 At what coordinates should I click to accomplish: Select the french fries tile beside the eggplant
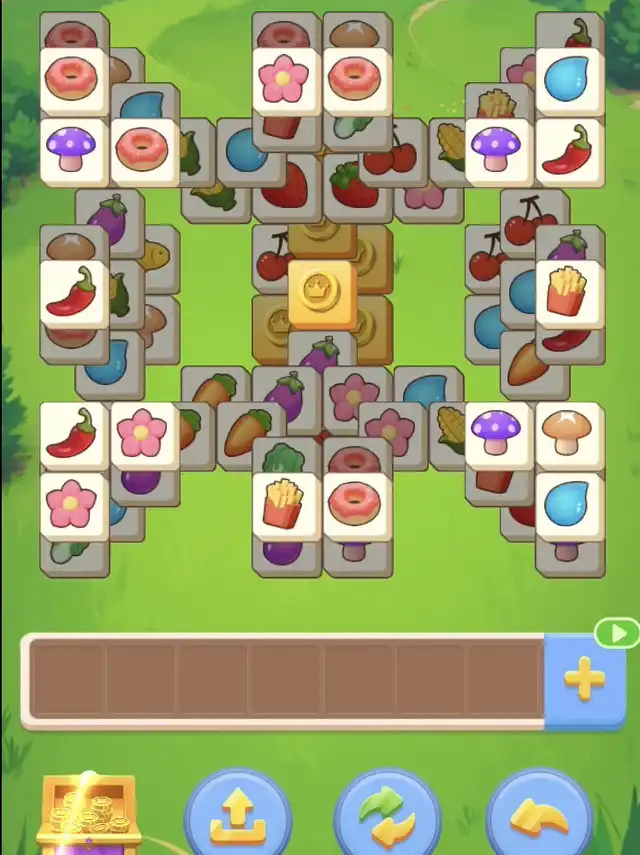(x=569, y=291)
